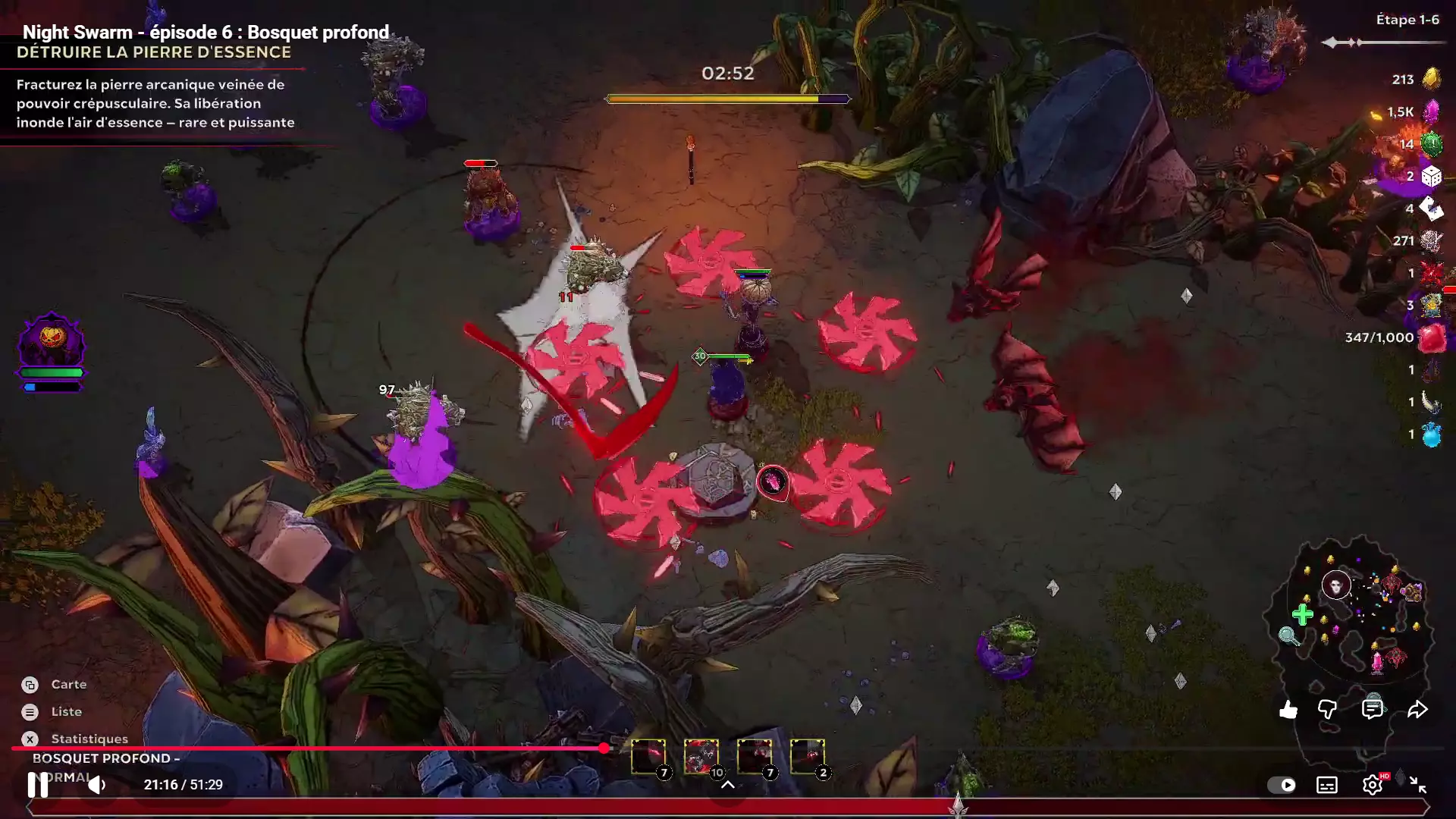Click the pumpkin character portrait

tap(51, 340)
